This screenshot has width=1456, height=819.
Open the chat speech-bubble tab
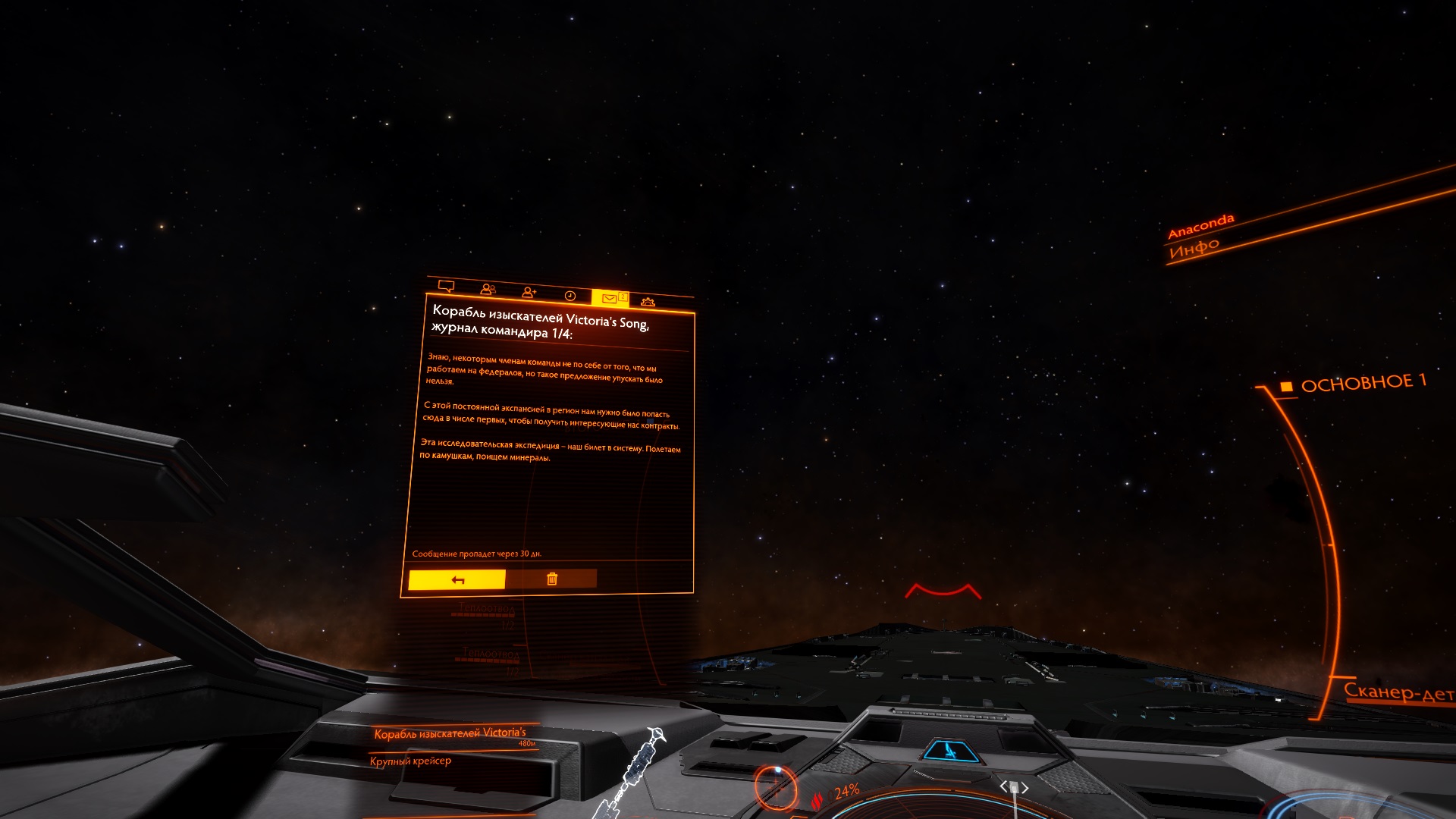[x=447, y=287]
